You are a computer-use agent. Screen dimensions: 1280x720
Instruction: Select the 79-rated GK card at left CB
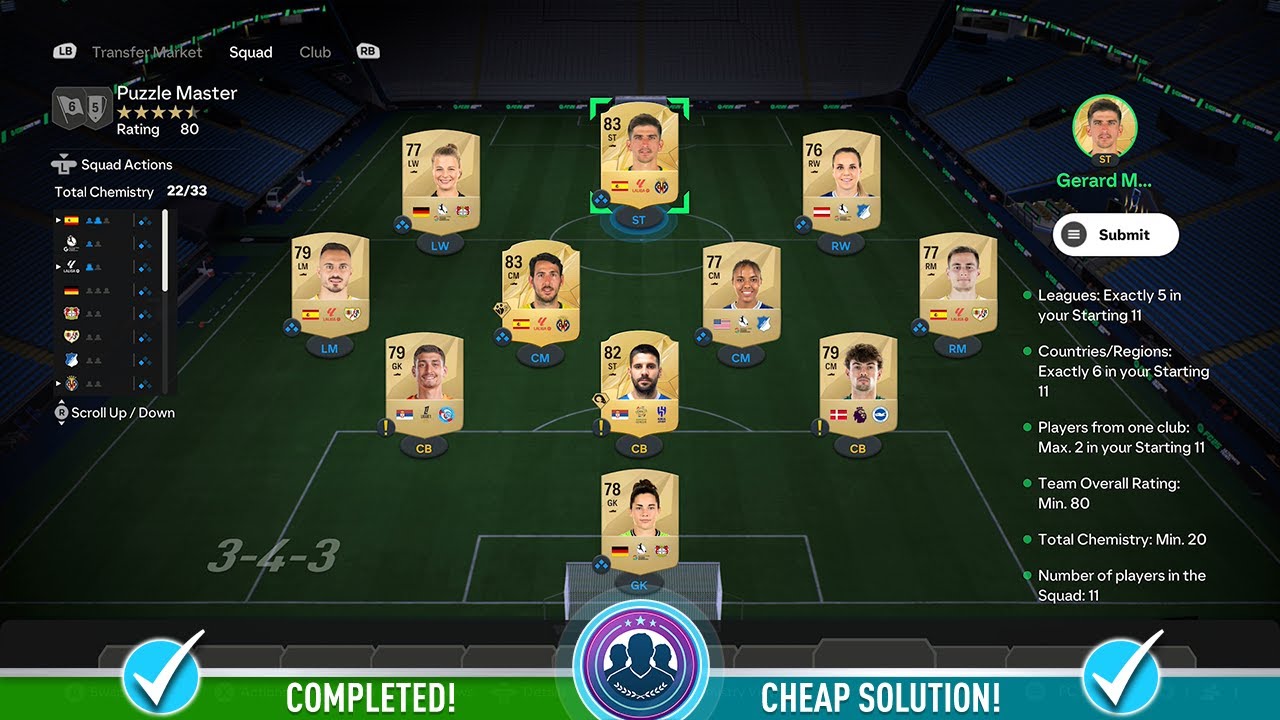(x=424, y=382)
